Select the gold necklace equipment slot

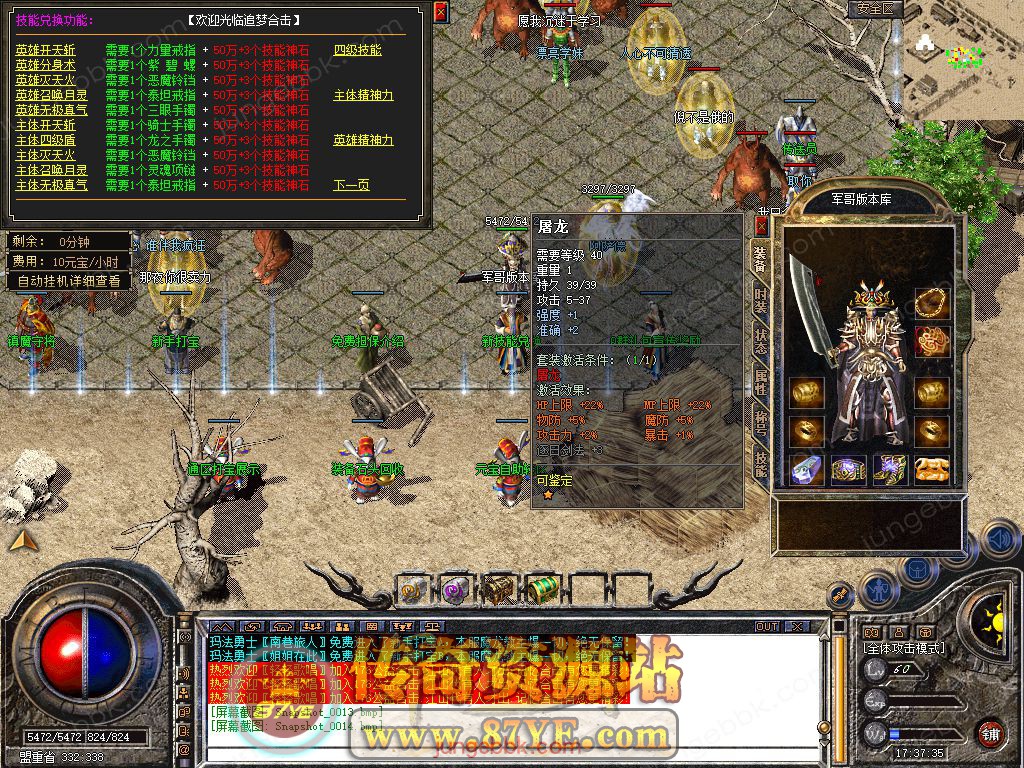[x=932, y=300]
